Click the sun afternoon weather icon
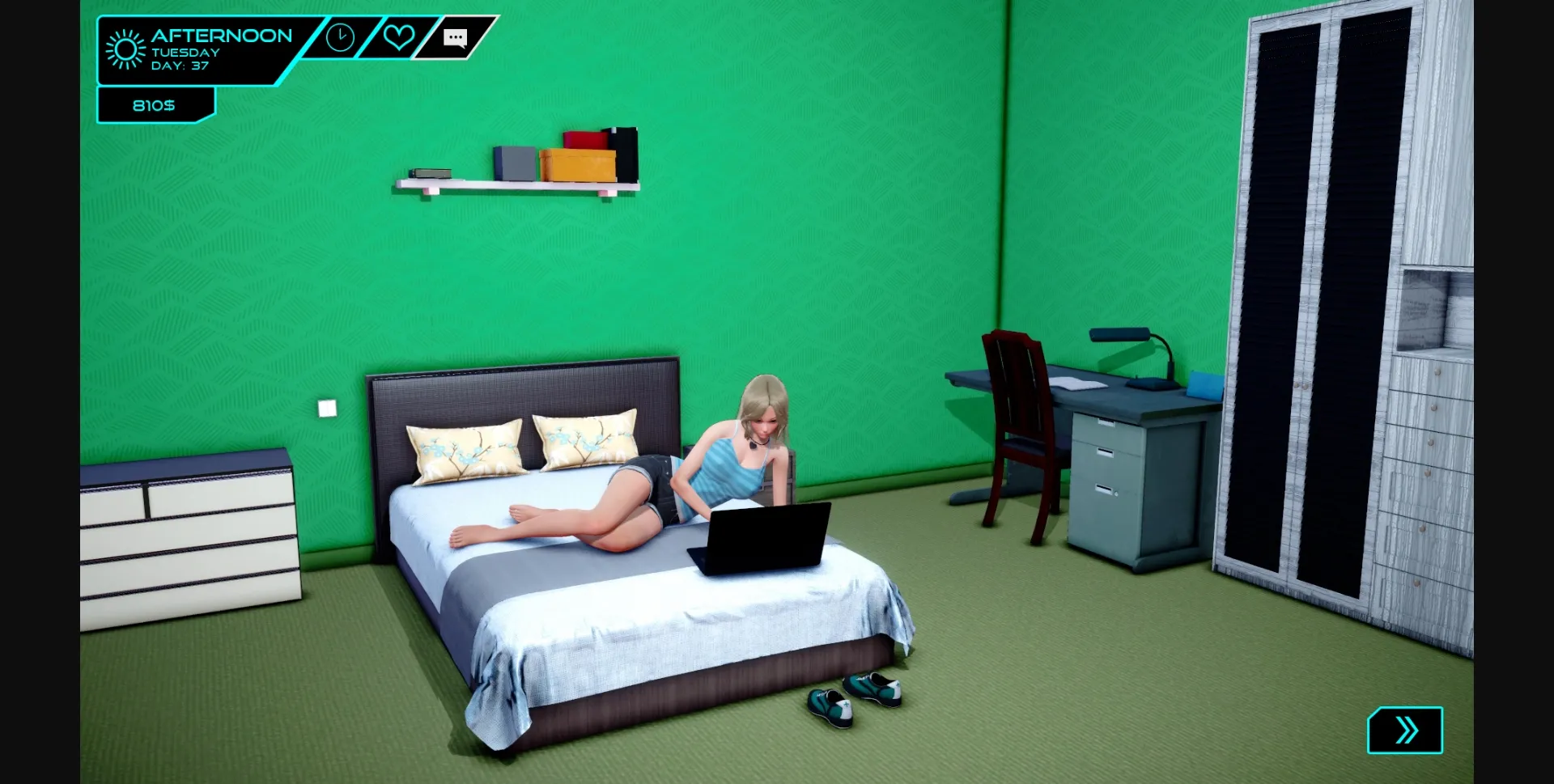The image size is (1554, 784). pos(123,49)
